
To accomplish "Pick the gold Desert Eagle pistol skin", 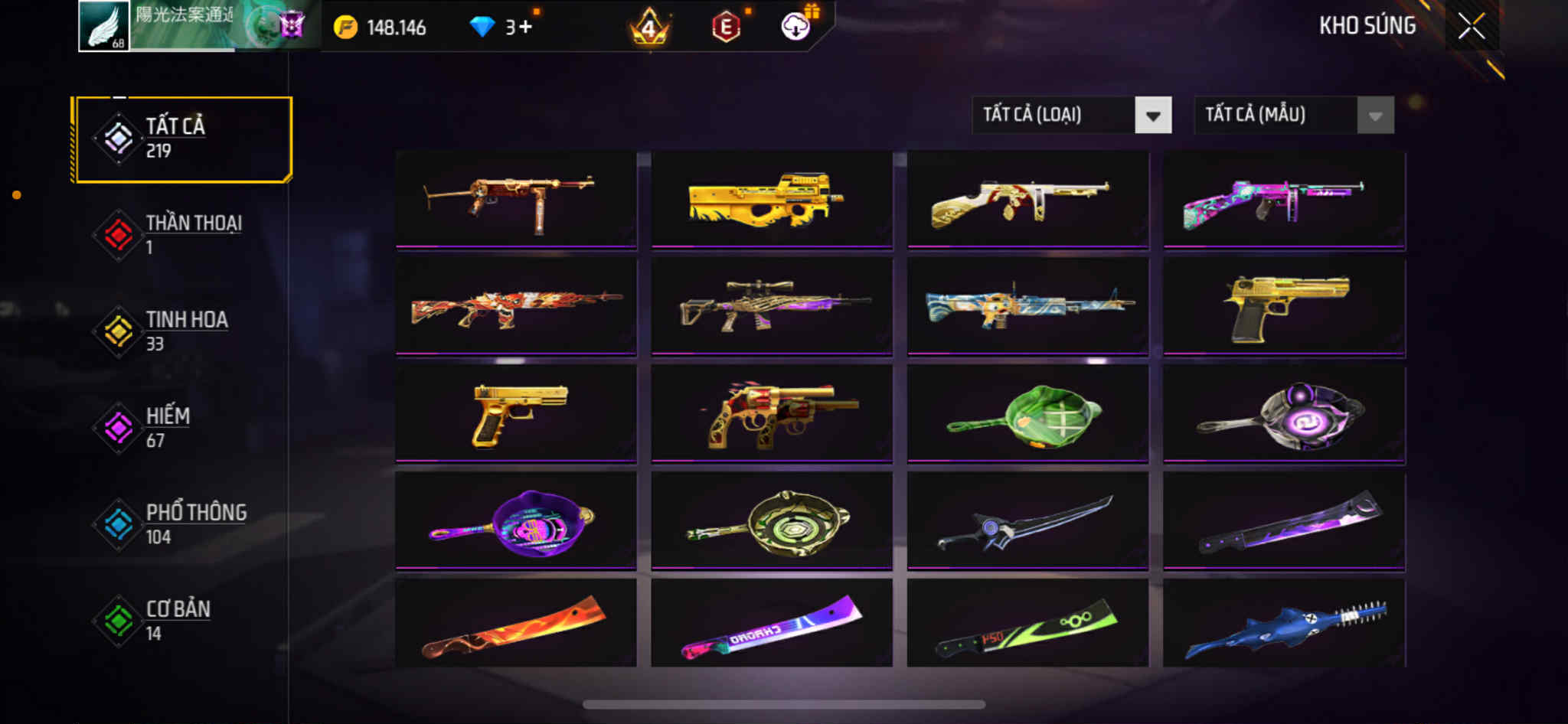I will (x=1284, y=308).
